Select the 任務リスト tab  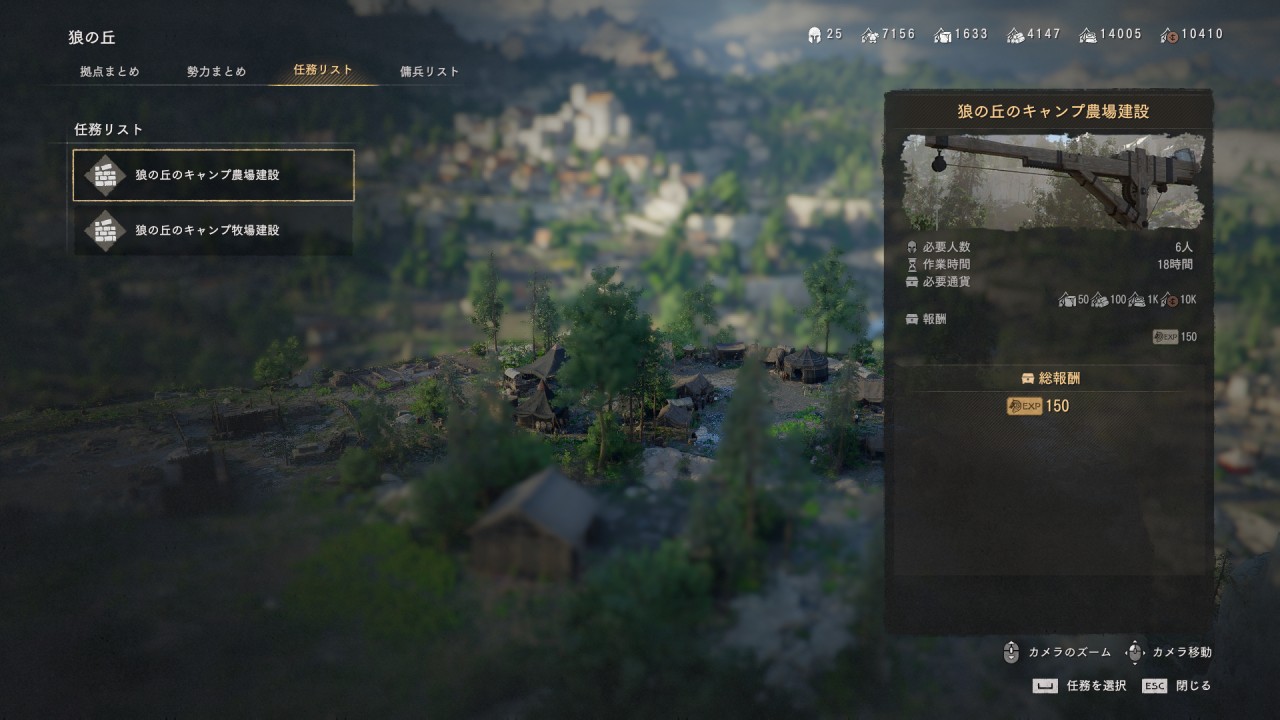[x=323, y=71]
